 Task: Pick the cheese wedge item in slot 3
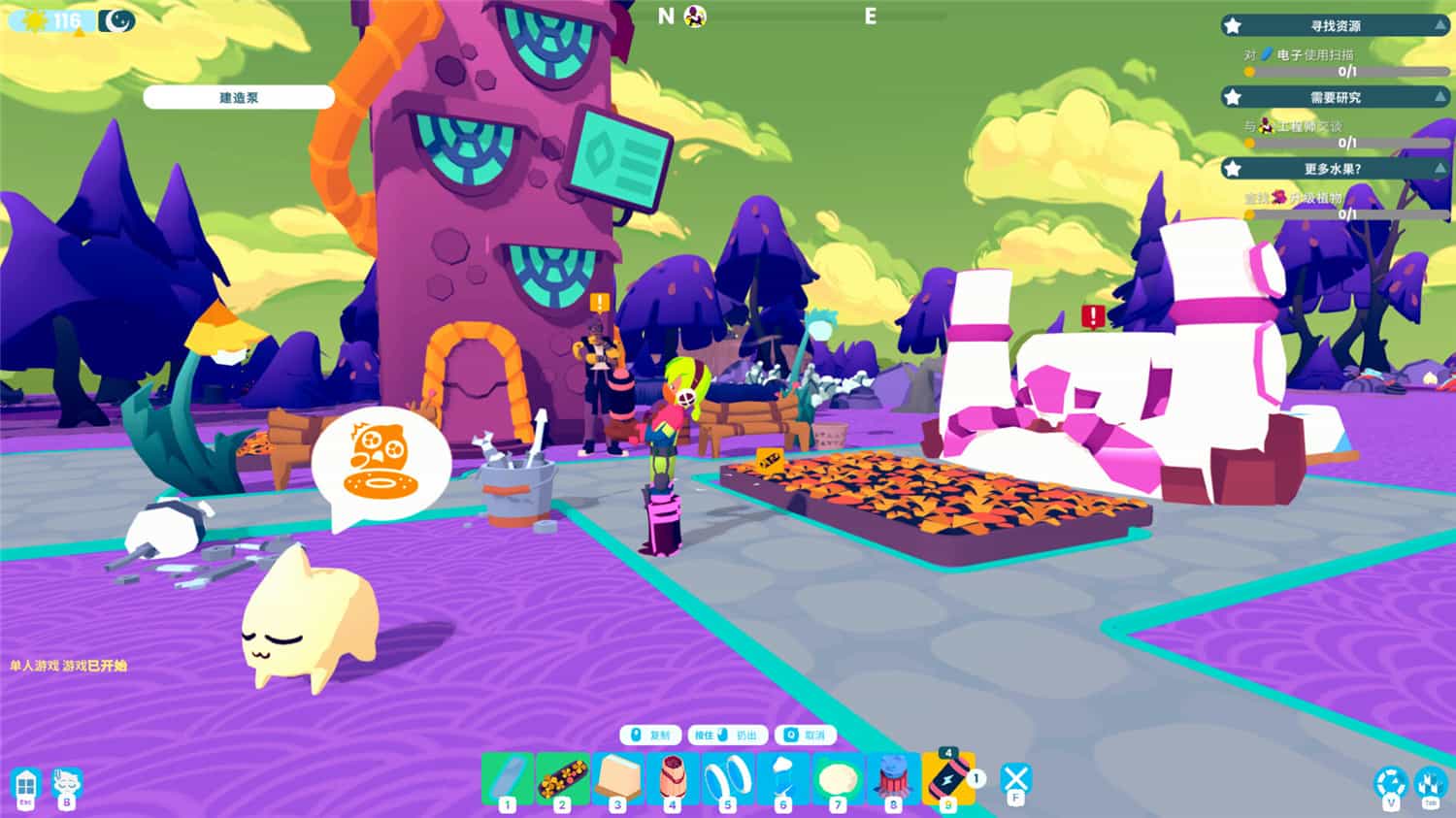(x=618, y=779)
